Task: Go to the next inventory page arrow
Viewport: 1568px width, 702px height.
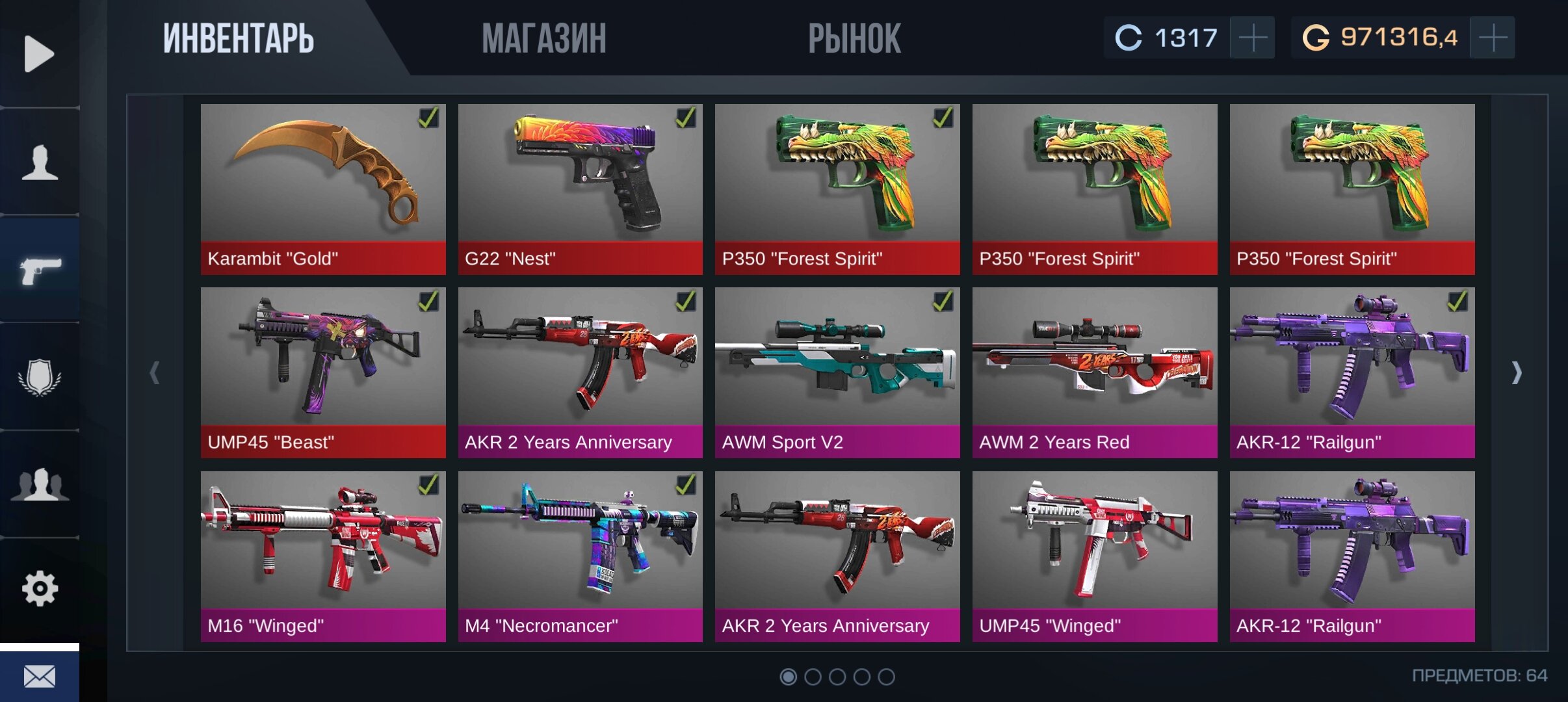Action: point(1517,372)
